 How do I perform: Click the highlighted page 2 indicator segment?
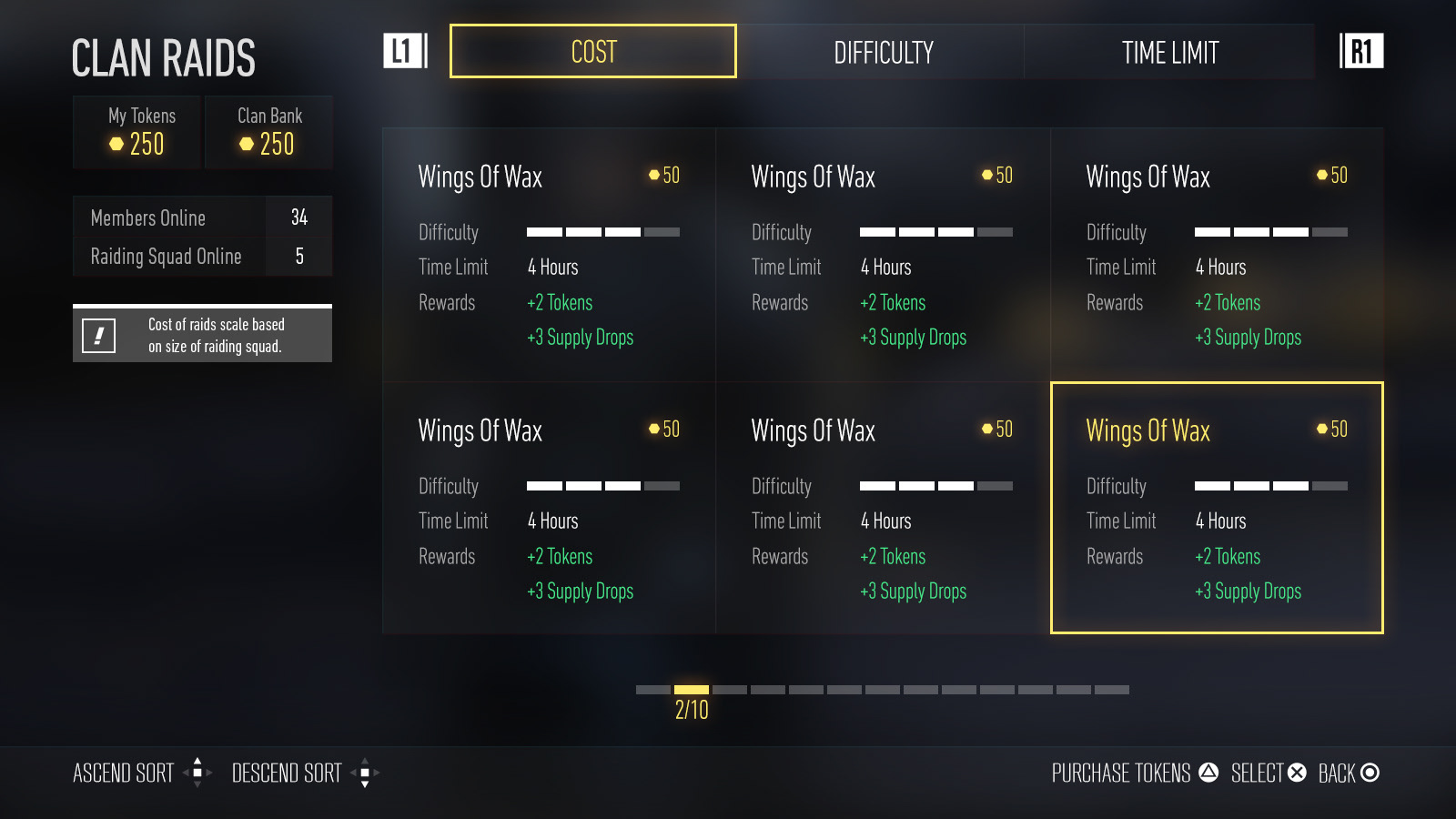692,690
